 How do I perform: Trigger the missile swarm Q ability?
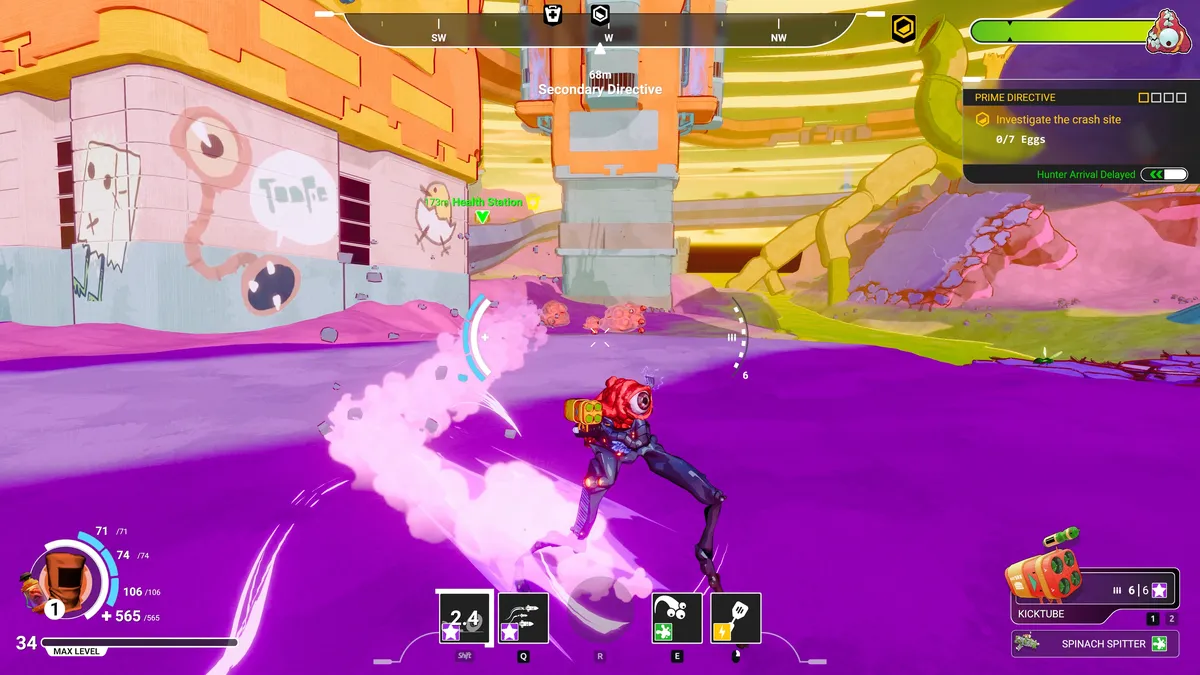click(523, 618)
